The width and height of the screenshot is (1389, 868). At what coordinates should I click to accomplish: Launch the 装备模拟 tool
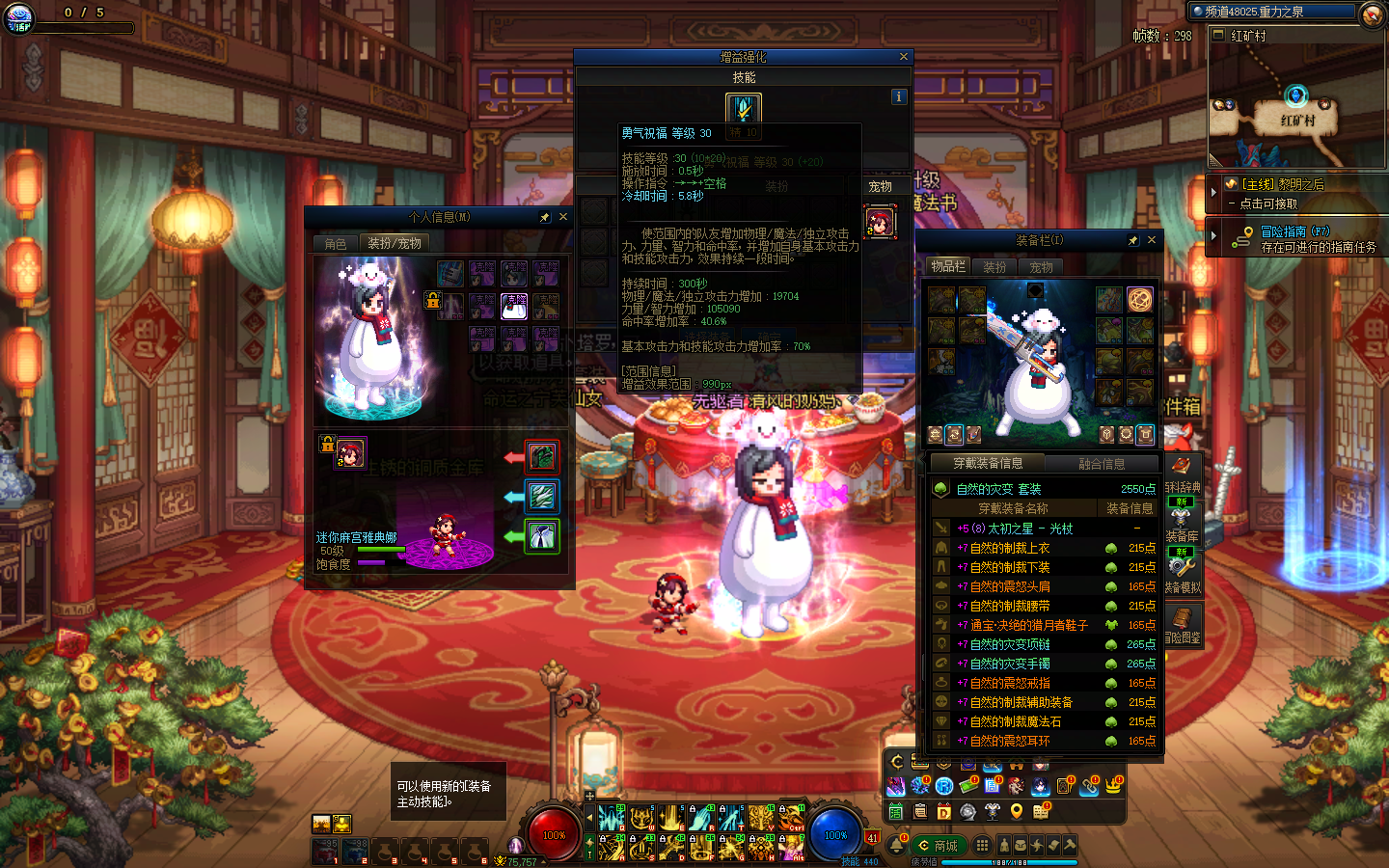click(1182, 571)
